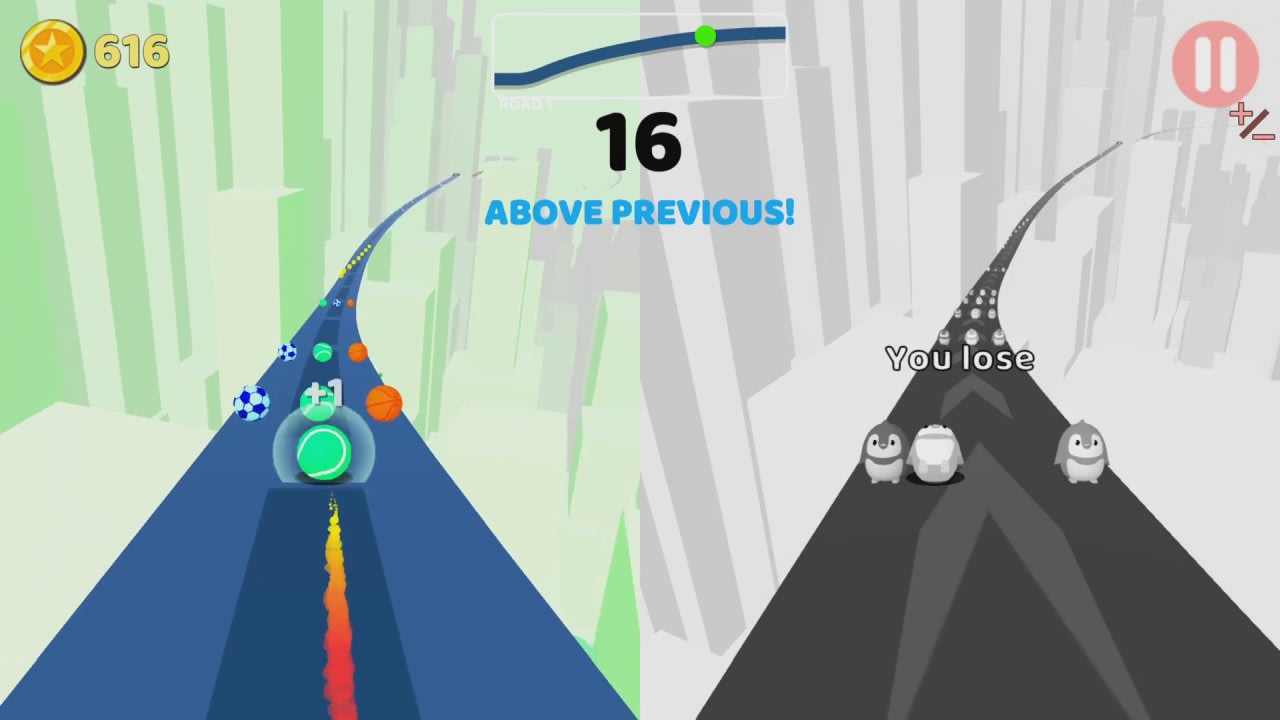Click the white penguin on the dark road
1280x720 pixels.
933,452
